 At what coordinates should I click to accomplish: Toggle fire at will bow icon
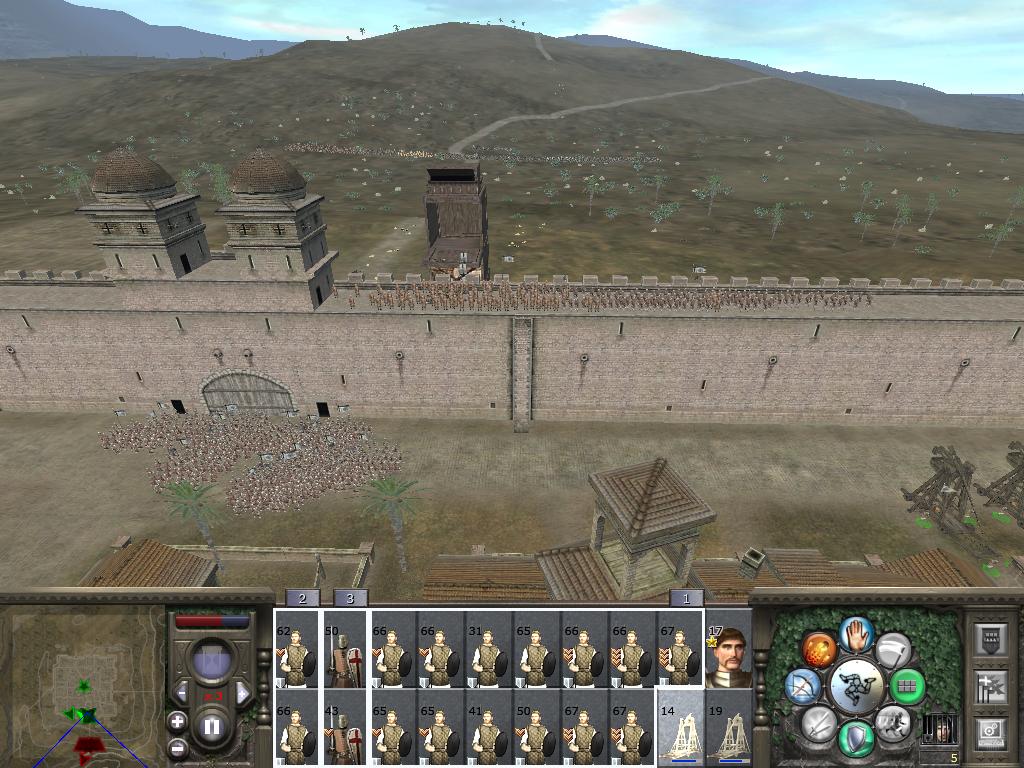click(803, 686)
